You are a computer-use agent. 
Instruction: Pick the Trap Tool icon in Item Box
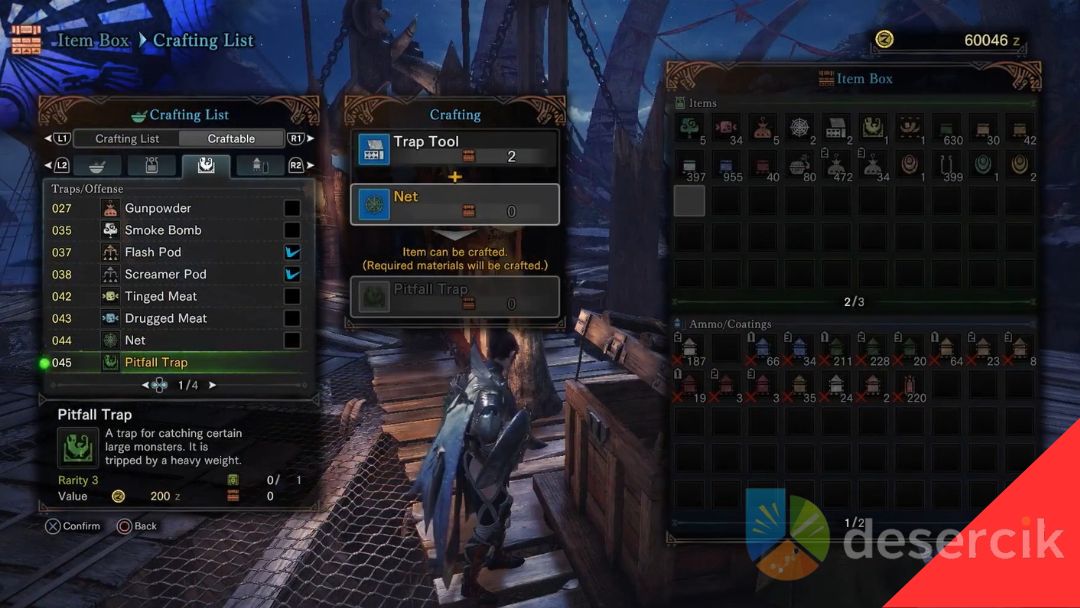pyautogui.click(x=836, y=129)
